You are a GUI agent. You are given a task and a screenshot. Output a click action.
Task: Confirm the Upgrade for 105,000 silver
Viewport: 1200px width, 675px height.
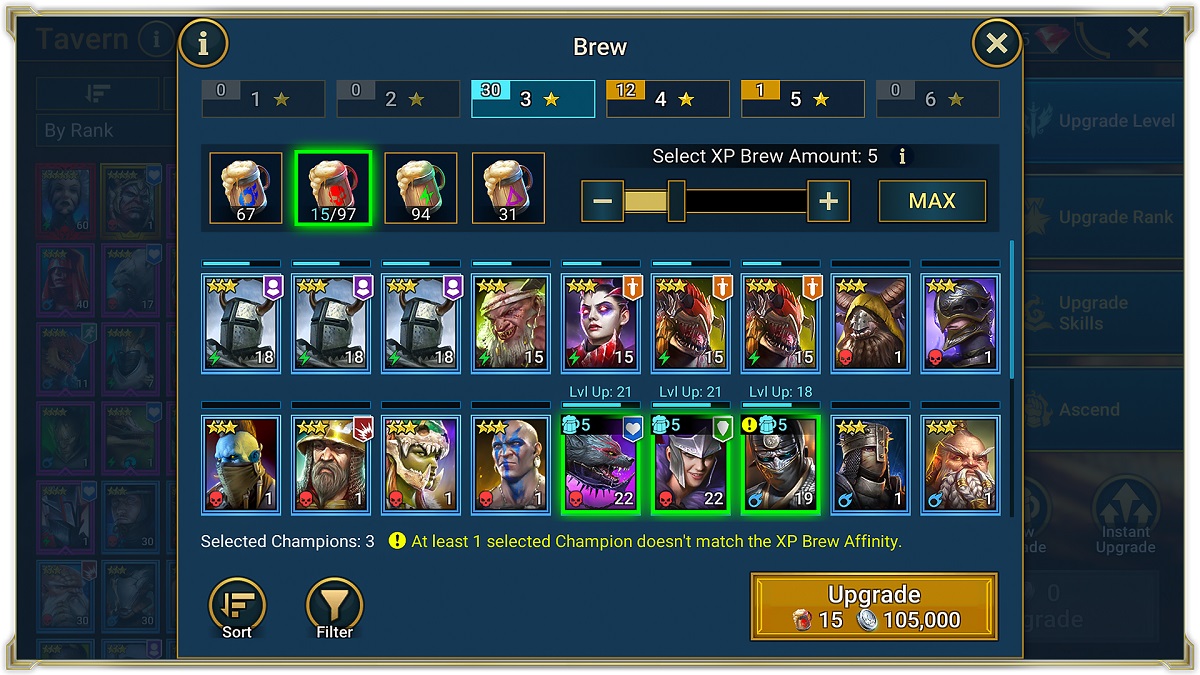click(874, 606)
